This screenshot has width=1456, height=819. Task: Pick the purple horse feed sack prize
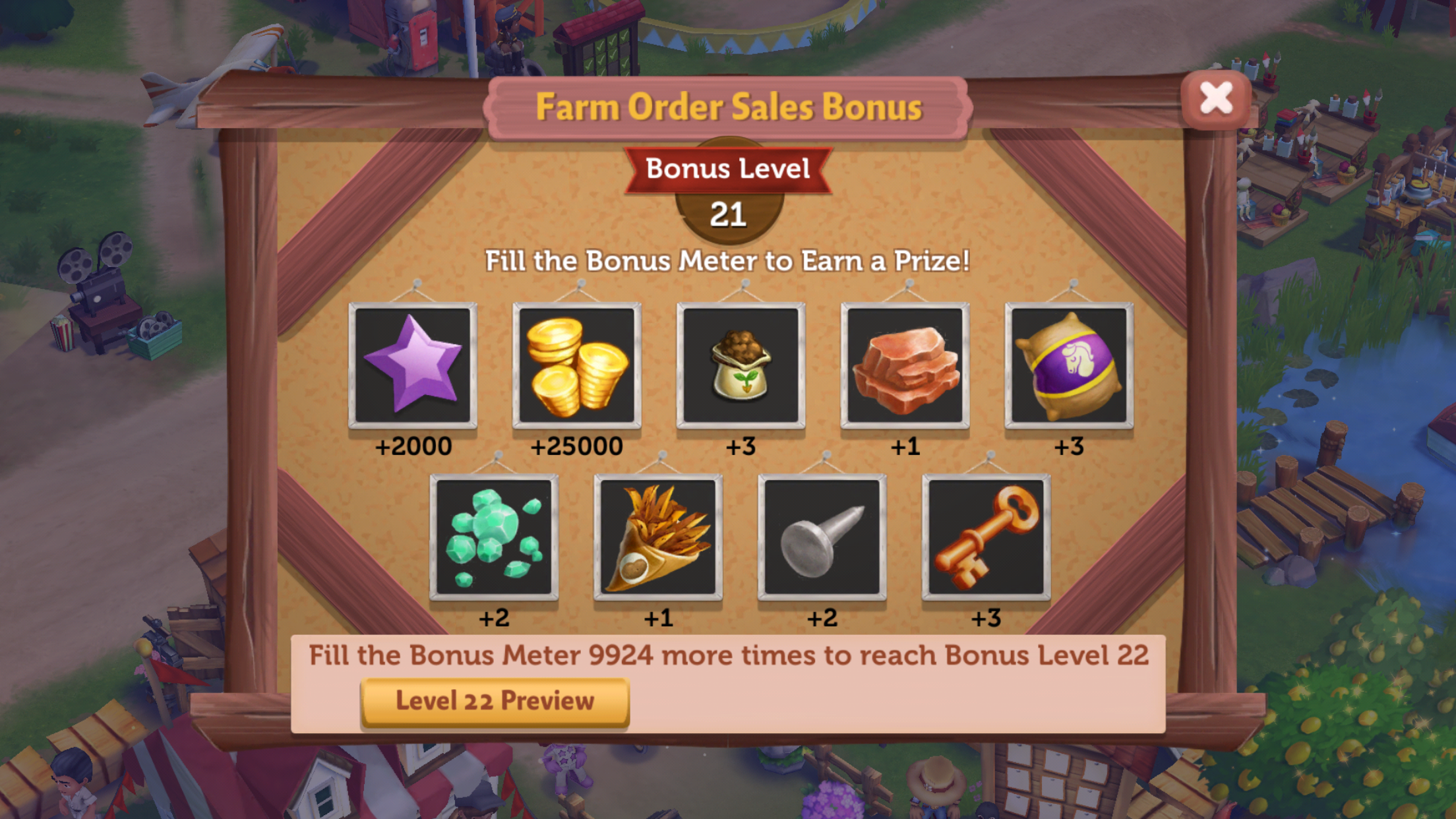point(1069,365)
